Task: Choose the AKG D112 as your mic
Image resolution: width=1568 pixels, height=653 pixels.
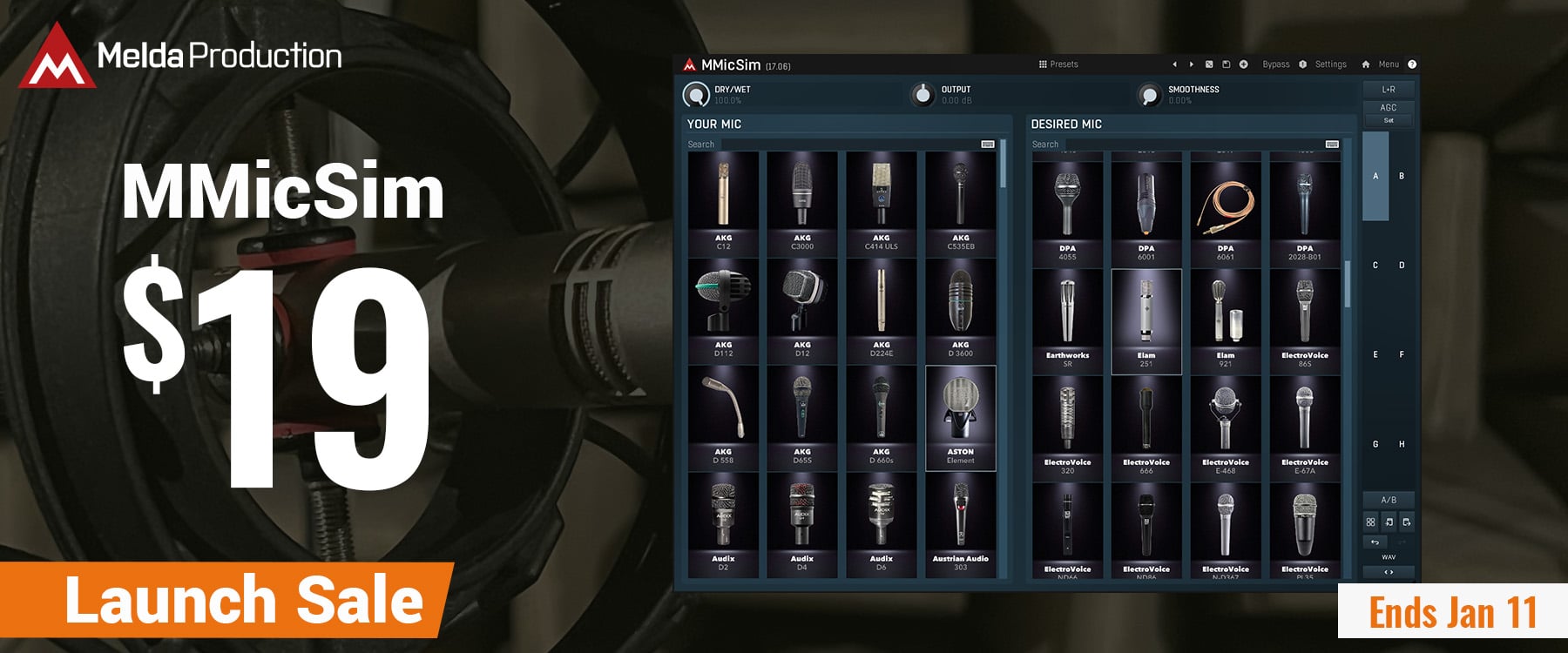Action: (x=723, y=310)
